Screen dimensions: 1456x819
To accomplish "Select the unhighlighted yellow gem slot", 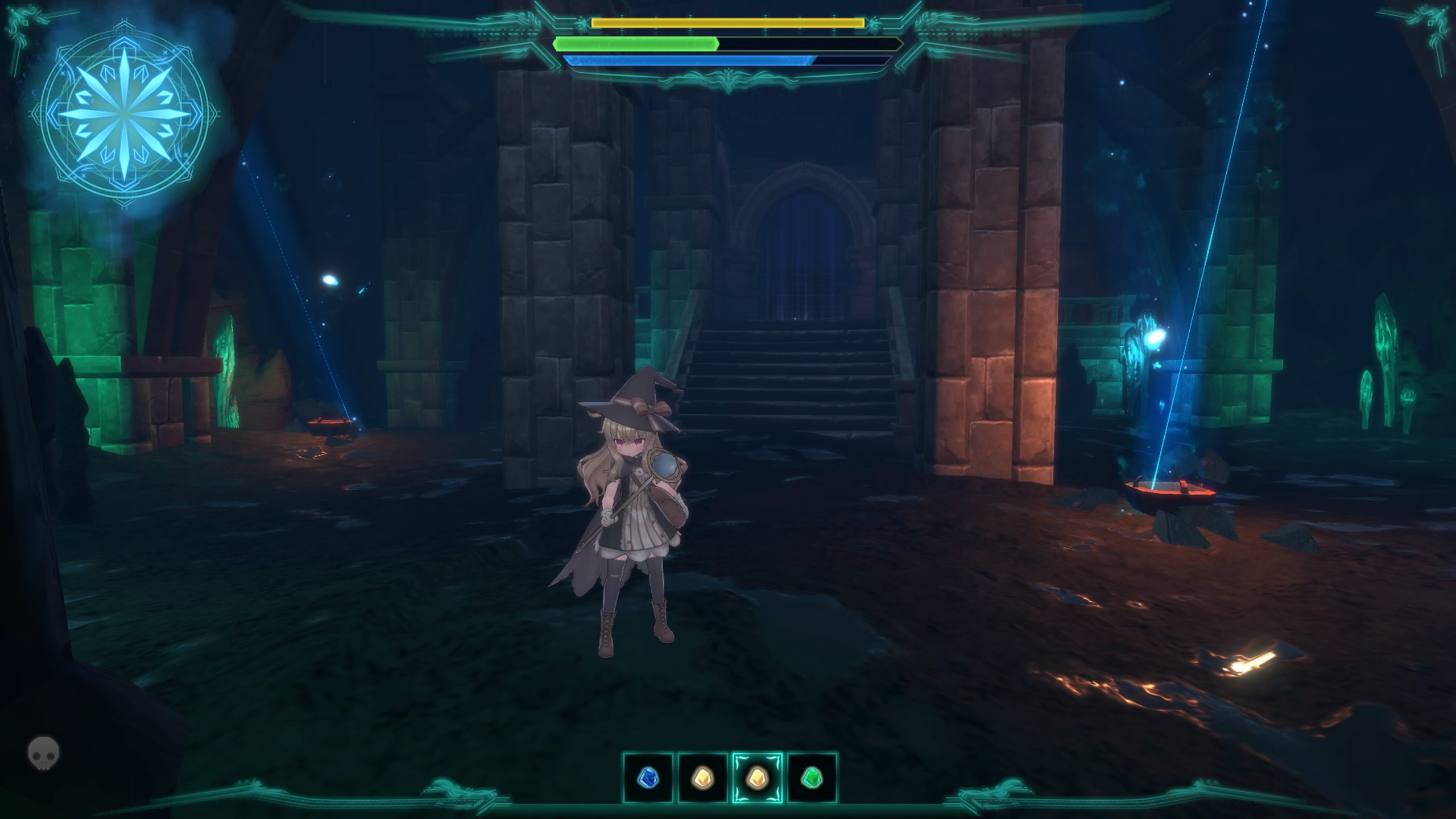I will click(x=703, y=777).
